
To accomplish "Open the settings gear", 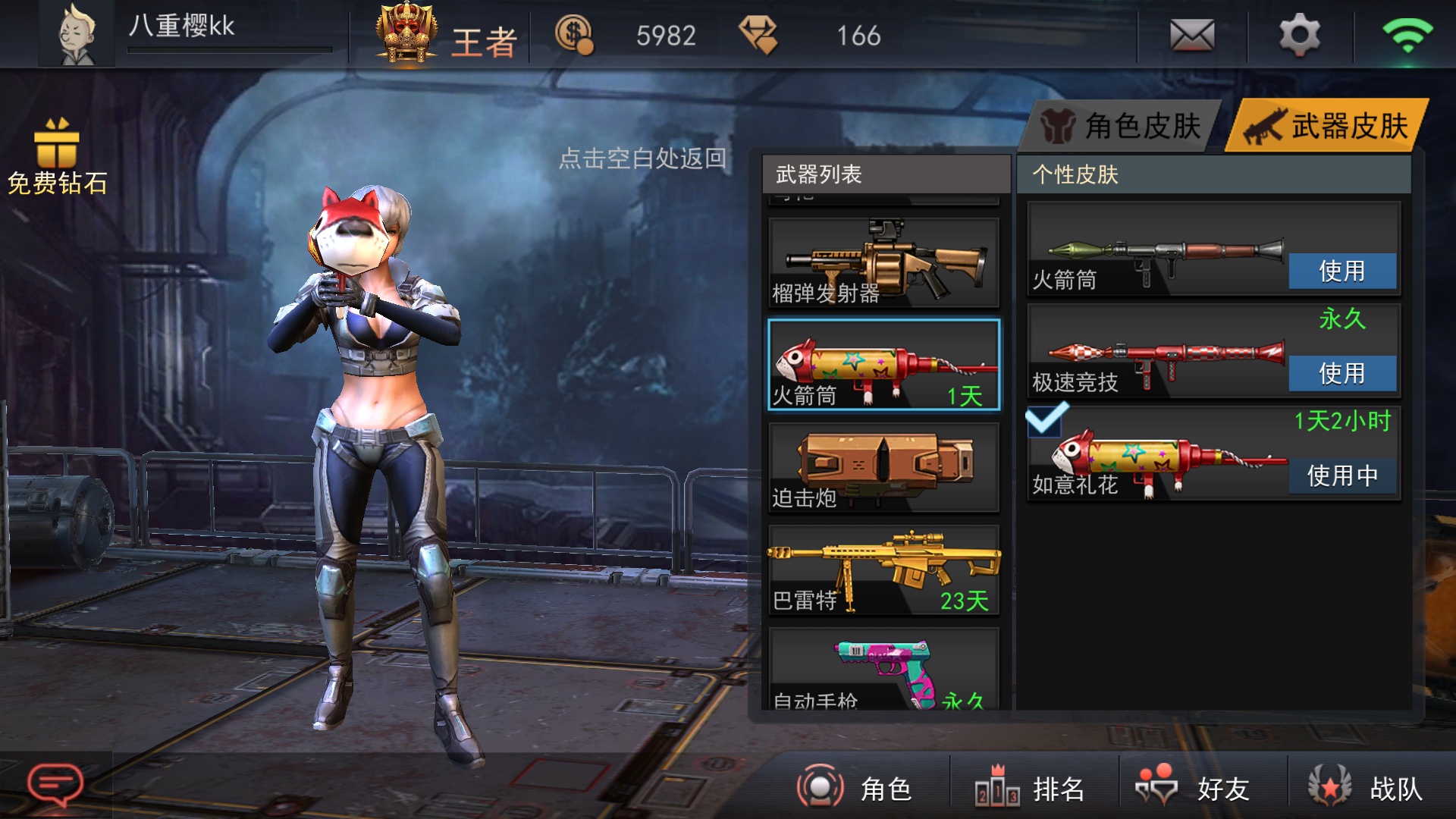I will click(1302, 34).
